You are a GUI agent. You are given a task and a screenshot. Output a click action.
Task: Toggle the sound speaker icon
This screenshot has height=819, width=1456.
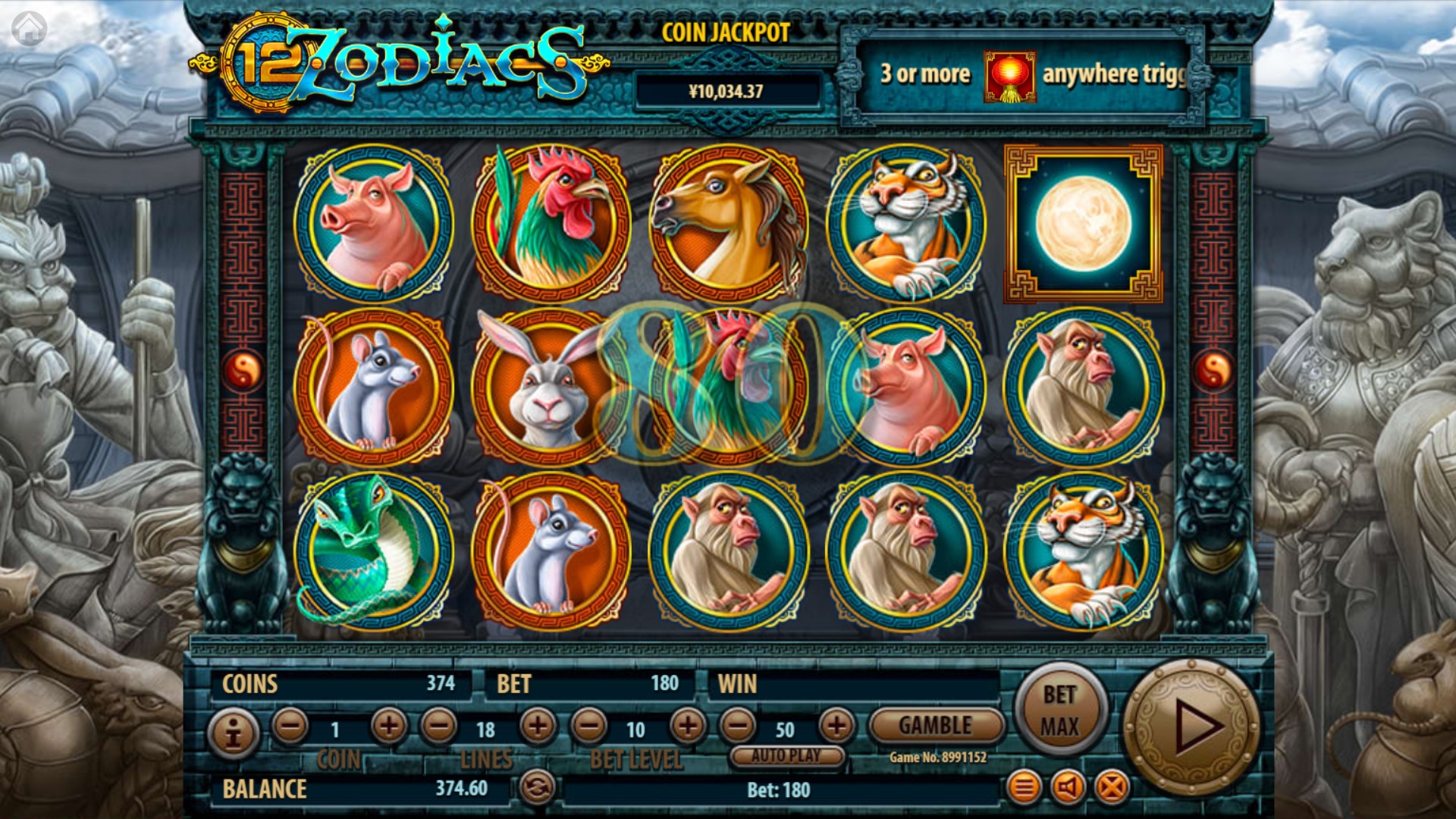(x=1068, y=788)
